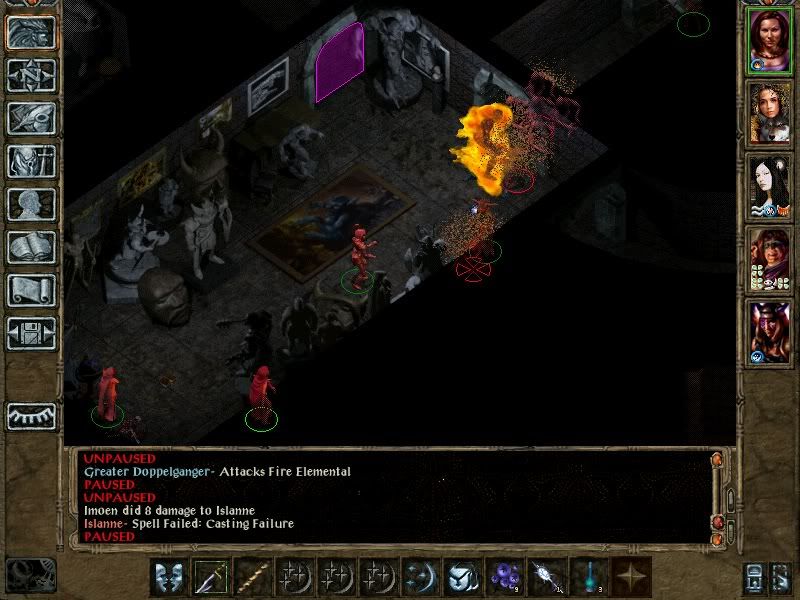This screenshot has height=600, width=800.
Task: Open the floppy disk options button
Action: click(31, 333)
